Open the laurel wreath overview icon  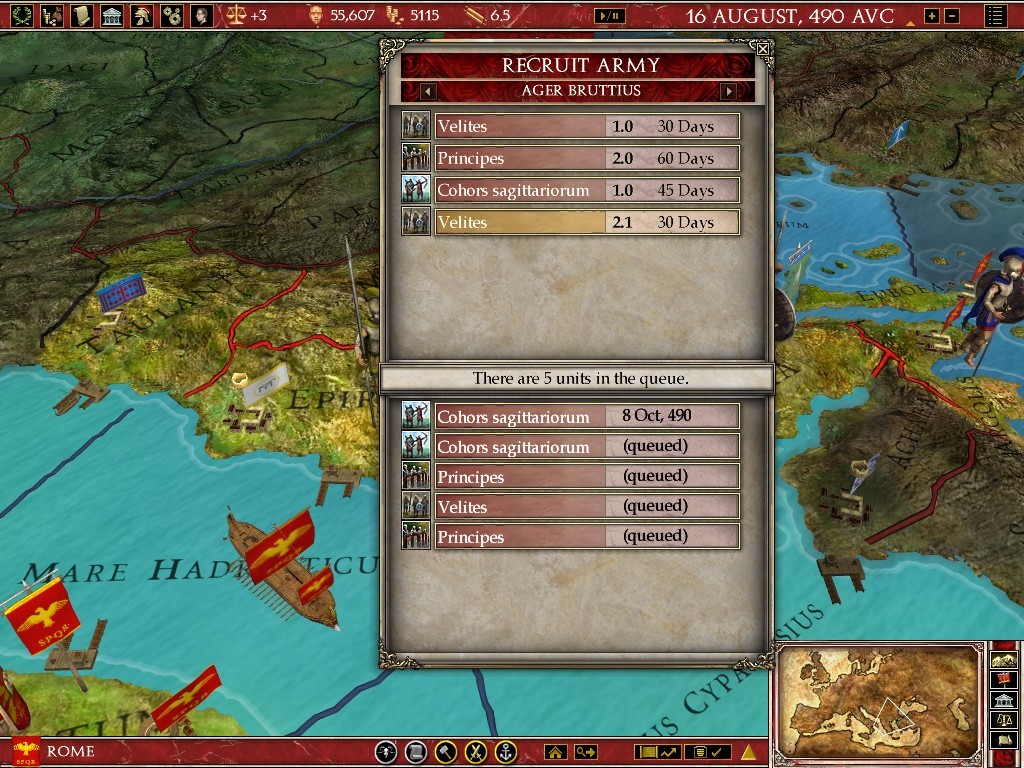[x=20, y=15]
